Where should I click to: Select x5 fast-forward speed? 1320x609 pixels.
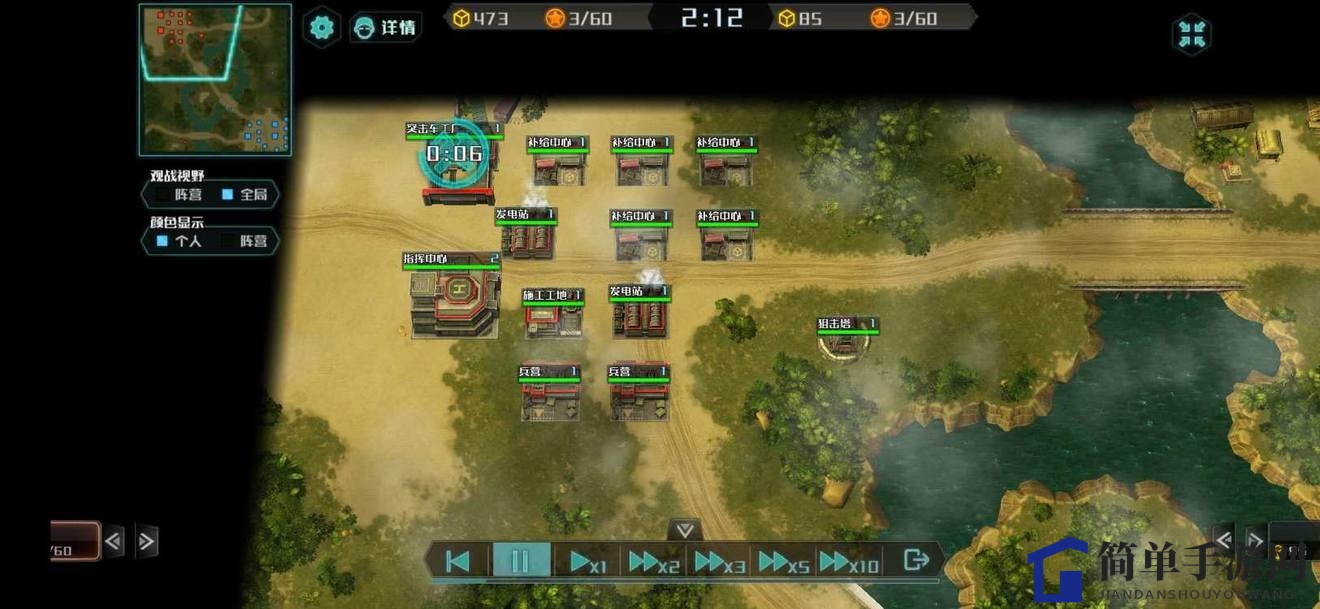(x=784, y=562)
